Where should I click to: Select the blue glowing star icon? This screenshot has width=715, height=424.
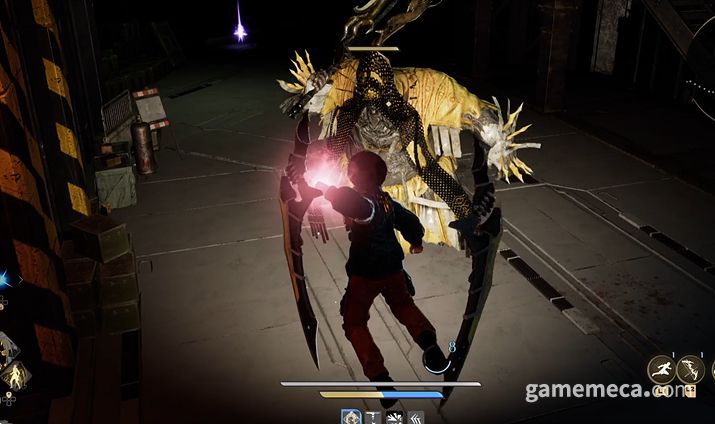(x=3, y=280)
